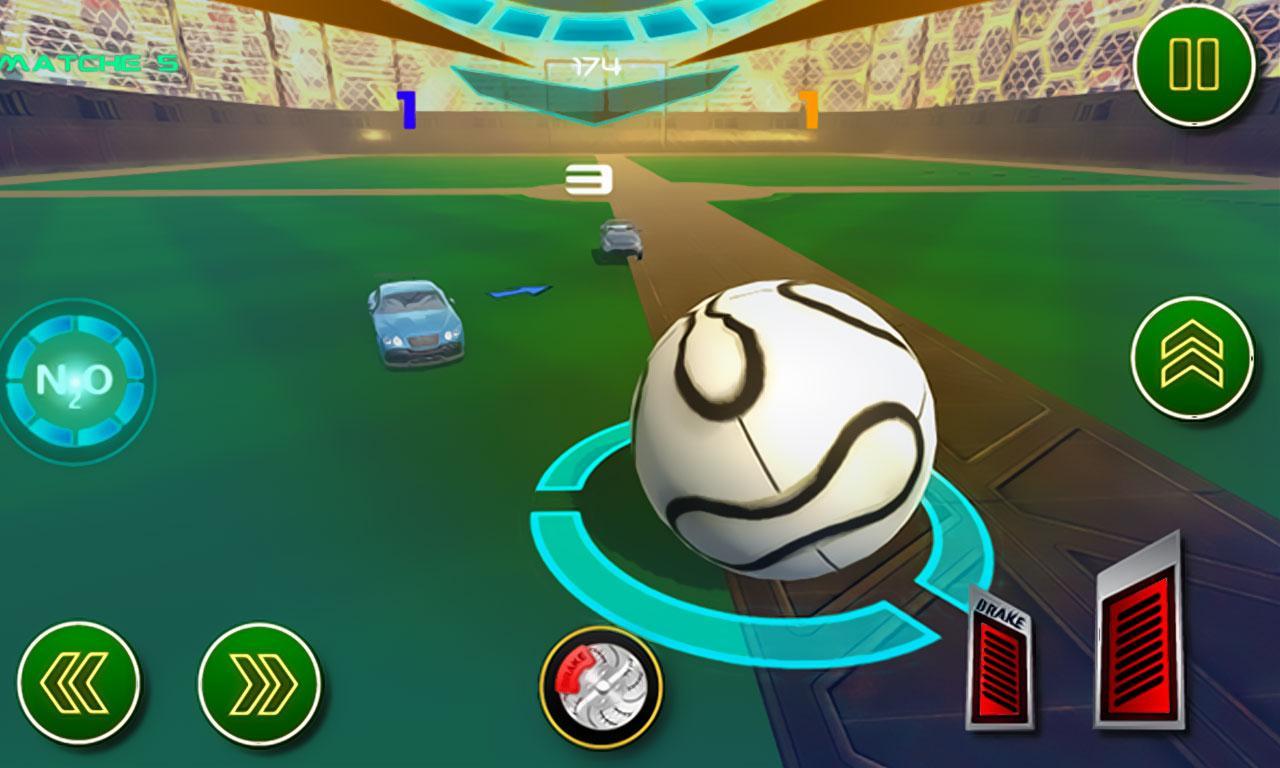Steer left with the left arrows button
1280x768 pixels.
pos(78,684)
